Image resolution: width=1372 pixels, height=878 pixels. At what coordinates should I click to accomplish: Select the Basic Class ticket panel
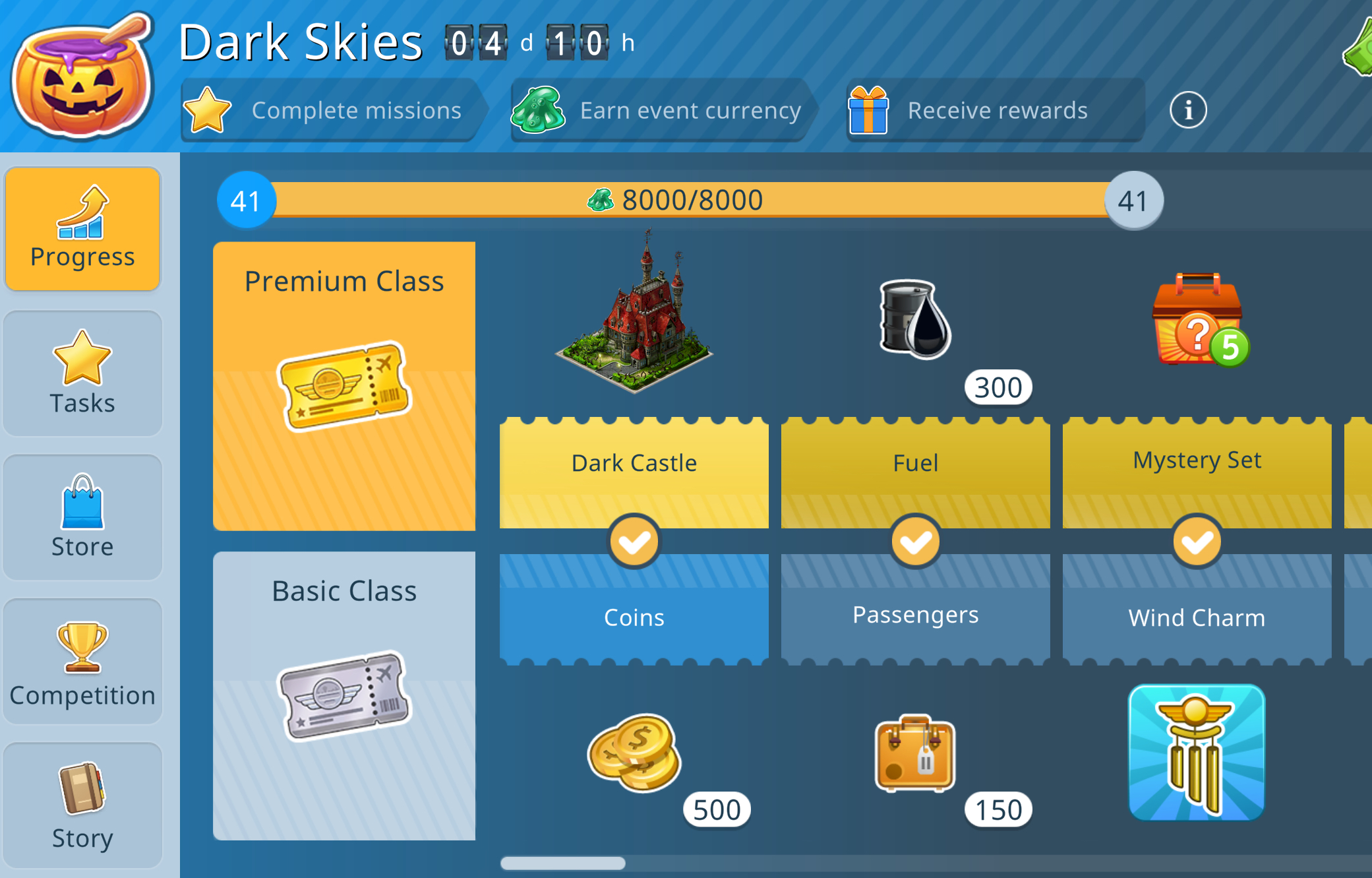[344, 695]
